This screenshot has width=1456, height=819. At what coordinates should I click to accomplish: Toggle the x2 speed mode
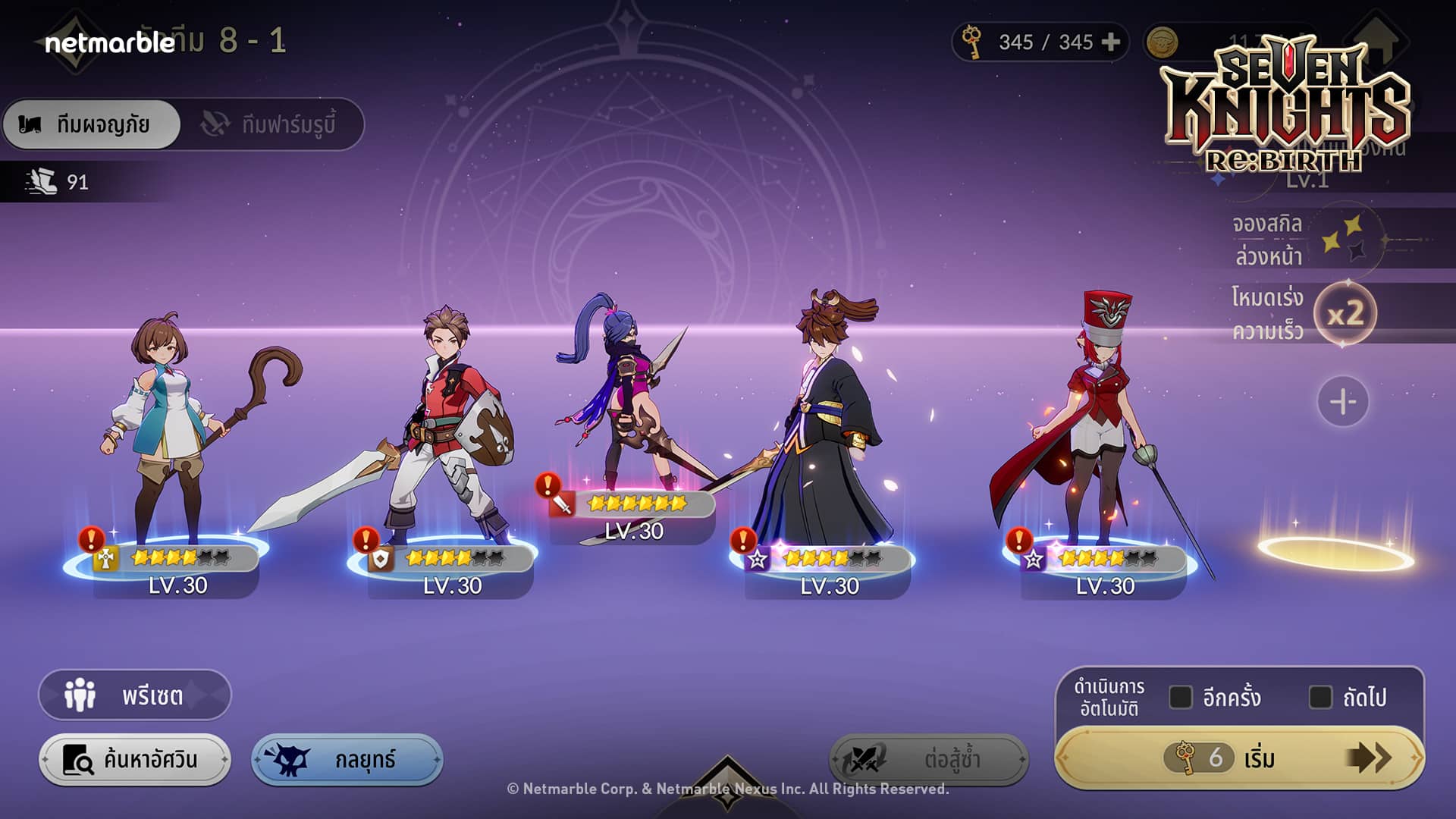(1345, 314)
